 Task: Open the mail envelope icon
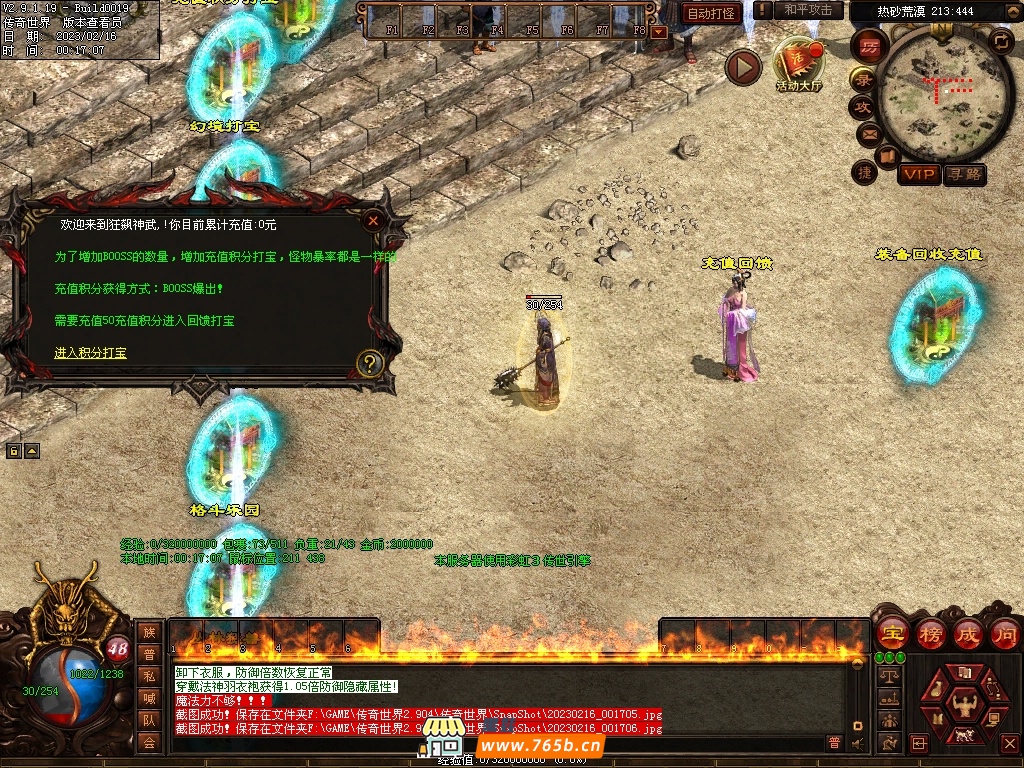[868, 133]
